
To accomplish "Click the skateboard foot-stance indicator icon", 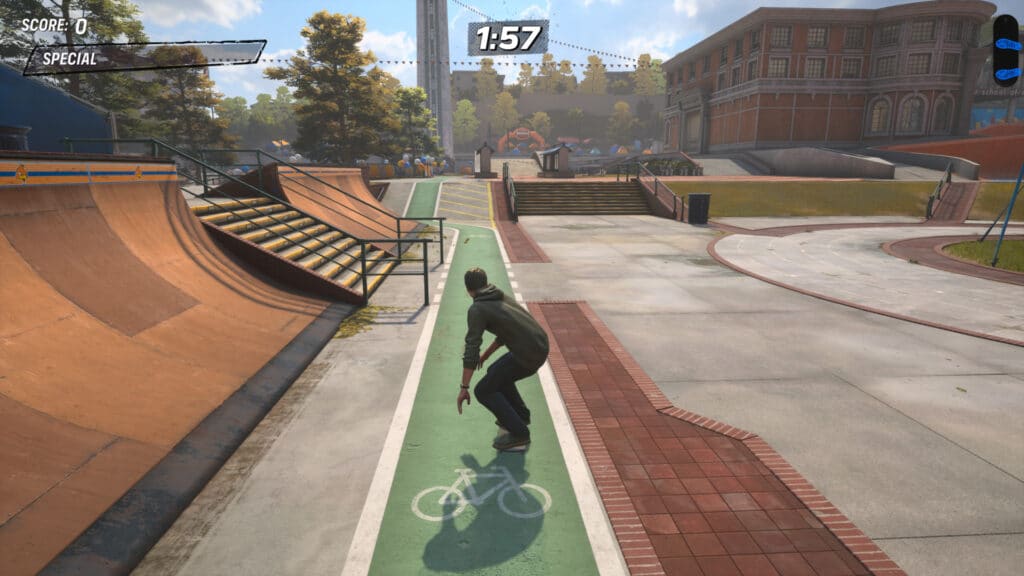I will pos(1005,48).
